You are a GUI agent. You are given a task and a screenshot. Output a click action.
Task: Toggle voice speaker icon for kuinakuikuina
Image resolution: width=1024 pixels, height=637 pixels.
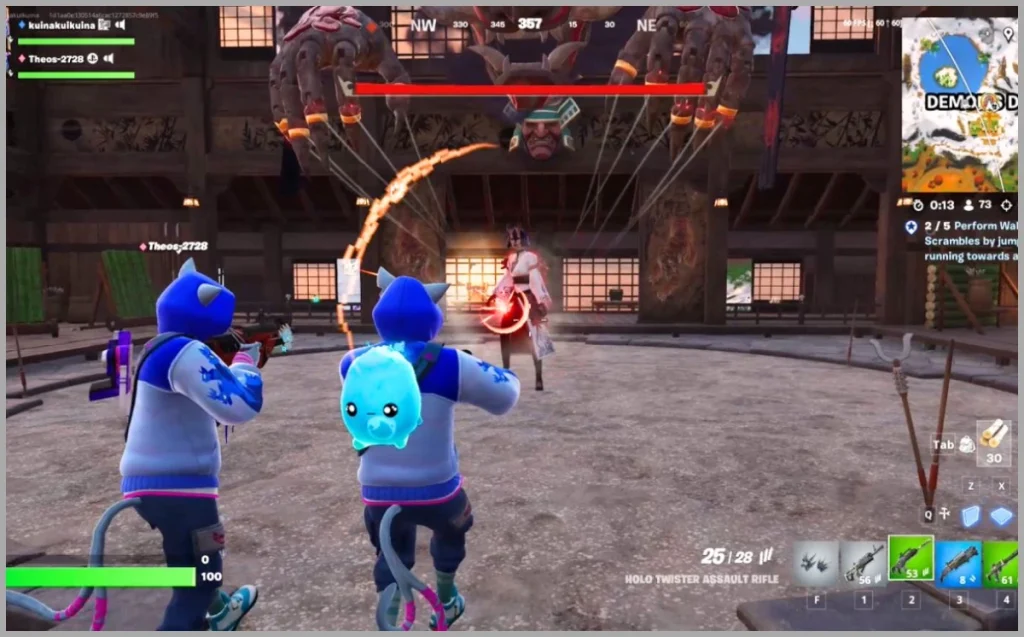click(120, 24)
